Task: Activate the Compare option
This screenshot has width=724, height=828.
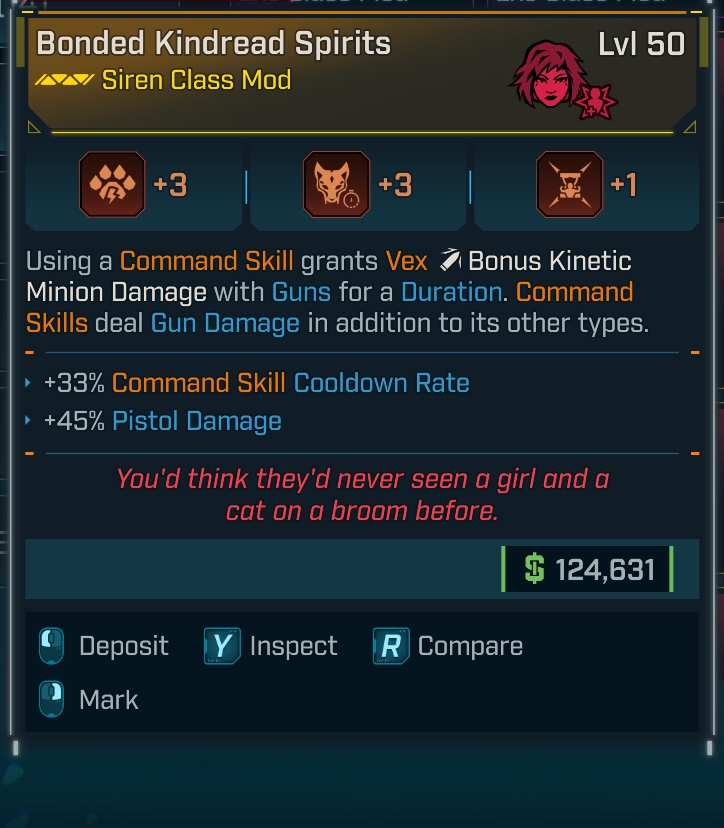Action: tap(448, 646)
